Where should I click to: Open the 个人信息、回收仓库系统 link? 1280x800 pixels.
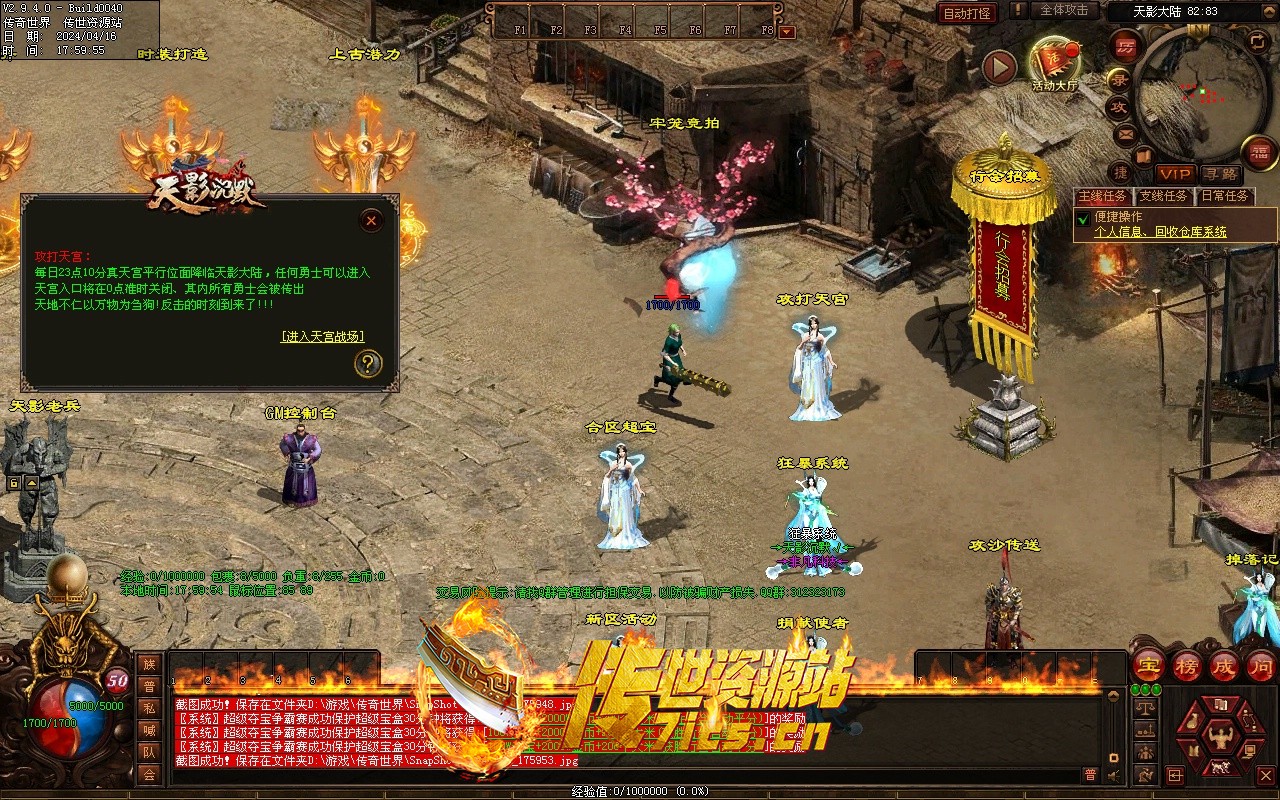point(1160,232)
